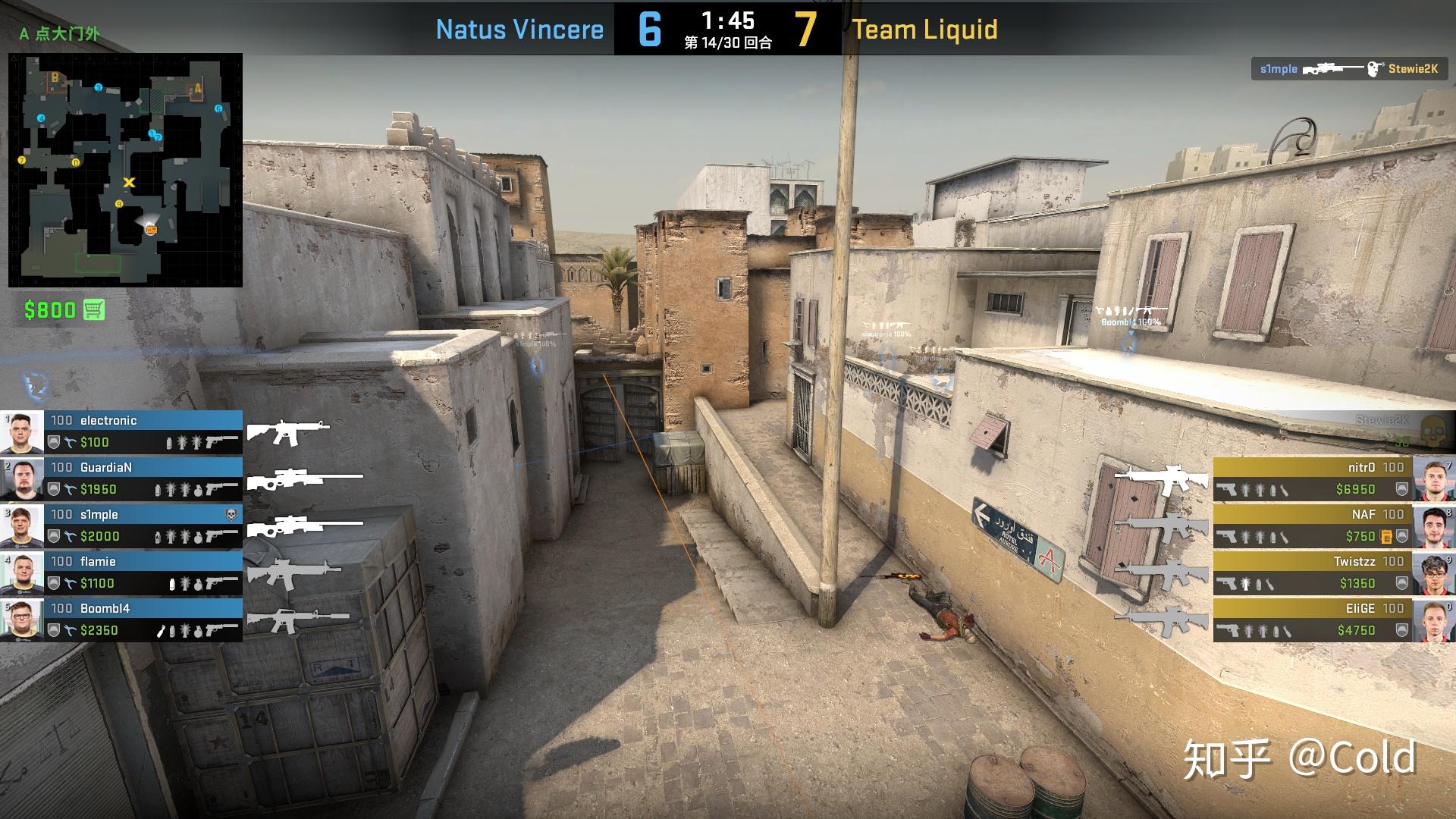Select the AWP weapon icon beside GuardiaN
The height and width of the screenshot is (819, 1456).
point(303,479)
